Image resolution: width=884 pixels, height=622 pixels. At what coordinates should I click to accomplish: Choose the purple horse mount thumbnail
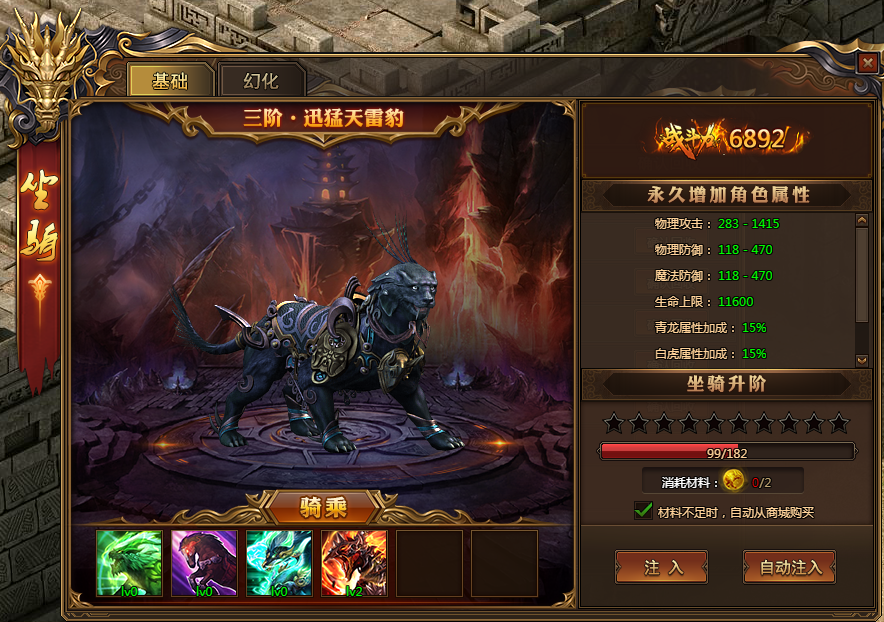coord(204,563)
